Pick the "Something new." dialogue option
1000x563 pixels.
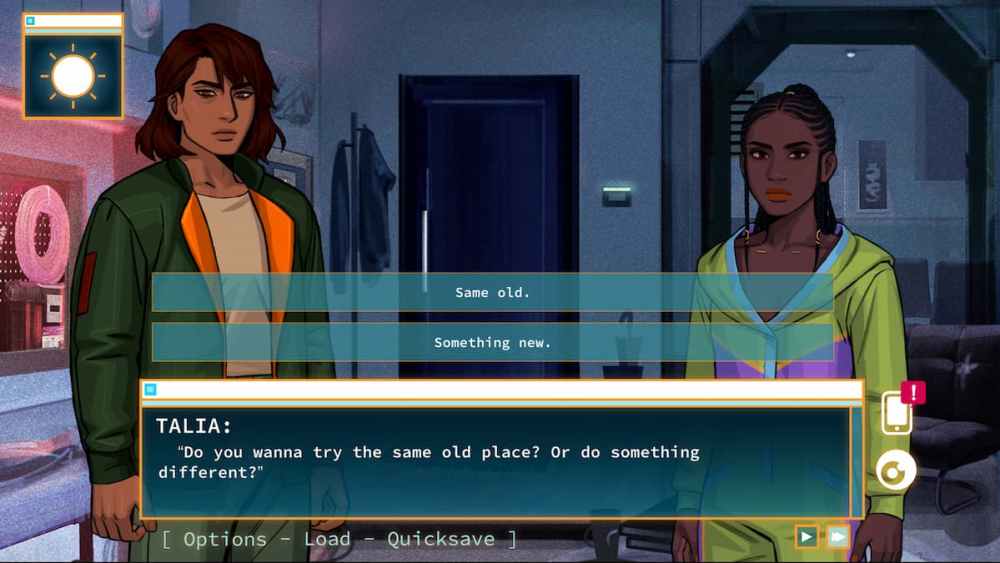(x=492, y=342)
